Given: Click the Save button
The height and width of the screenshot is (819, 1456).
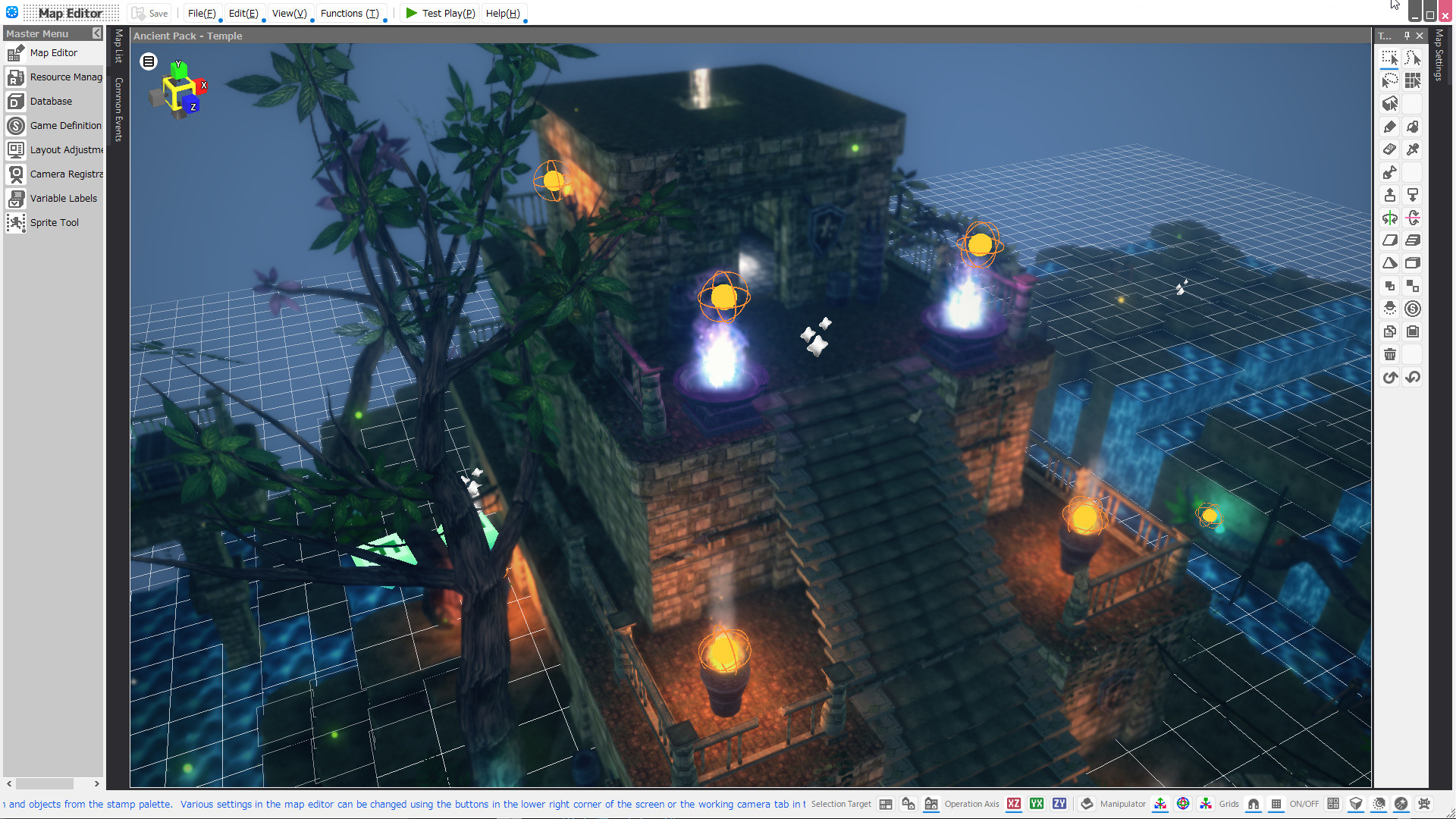Looking at the screenshot, I should (149, 13).
